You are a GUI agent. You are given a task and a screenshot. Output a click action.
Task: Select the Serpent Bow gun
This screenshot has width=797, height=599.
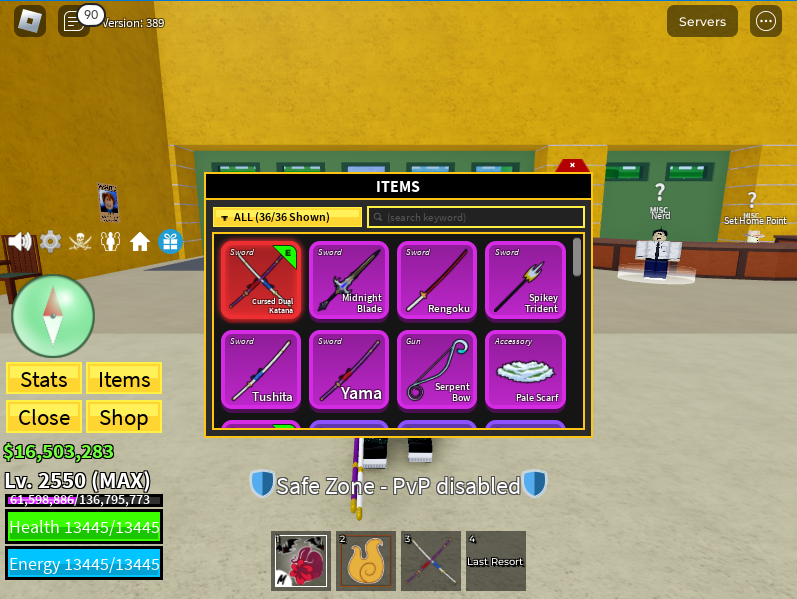click(437, 369)
